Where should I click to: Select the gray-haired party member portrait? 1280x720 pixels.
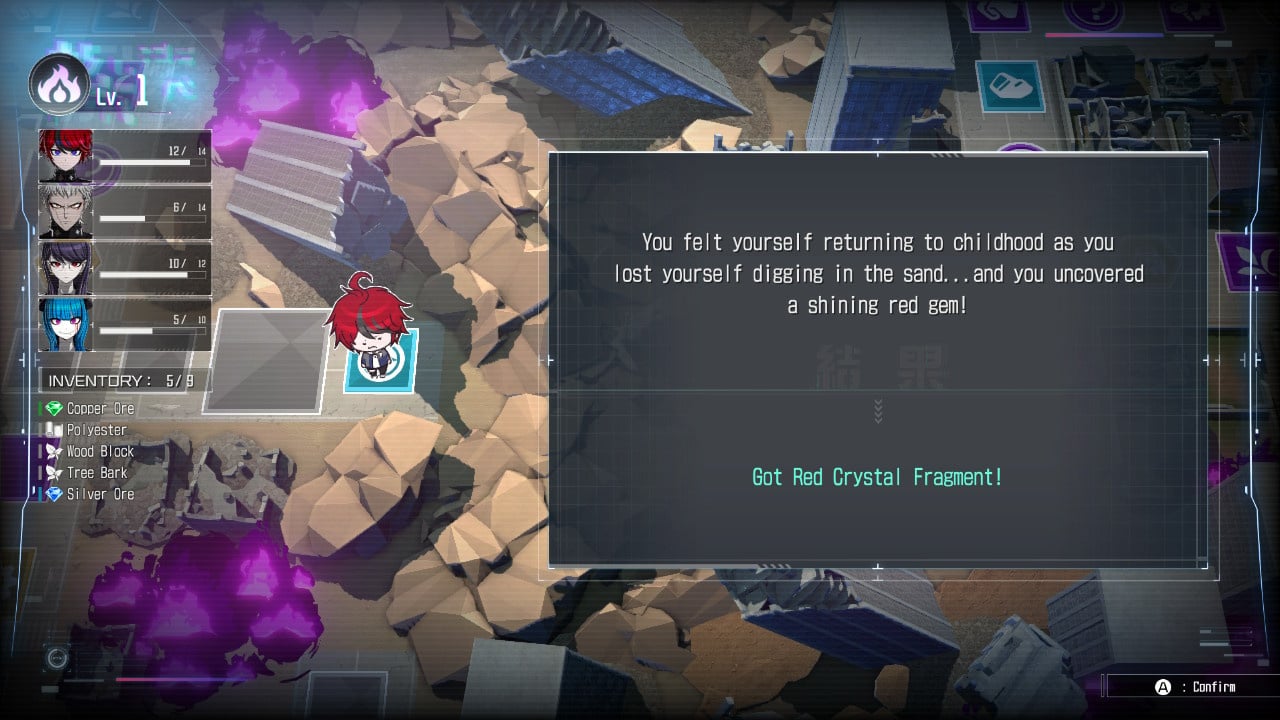click(66, 212)
